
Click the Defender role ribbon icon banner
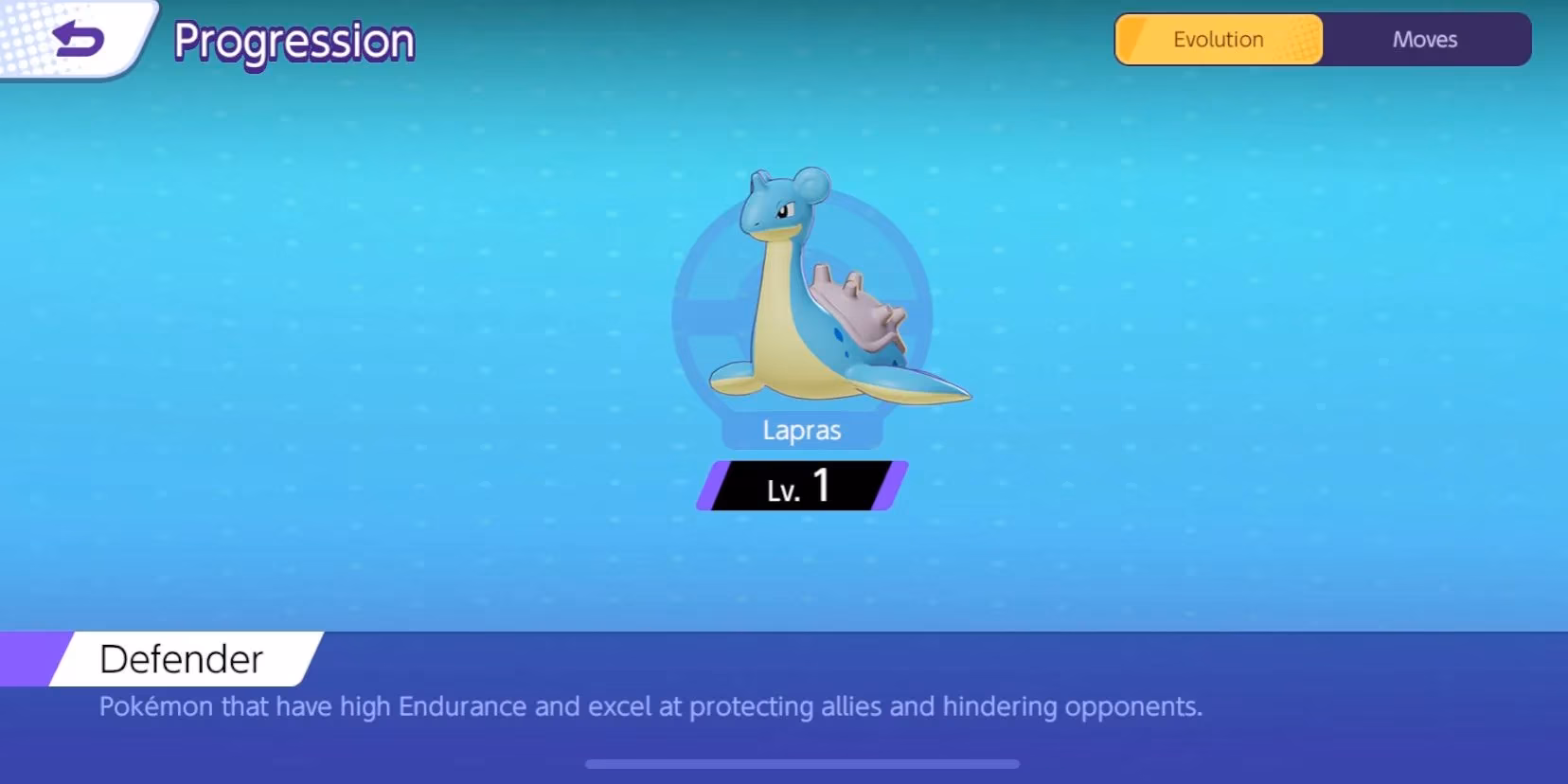tap(180, 658)
